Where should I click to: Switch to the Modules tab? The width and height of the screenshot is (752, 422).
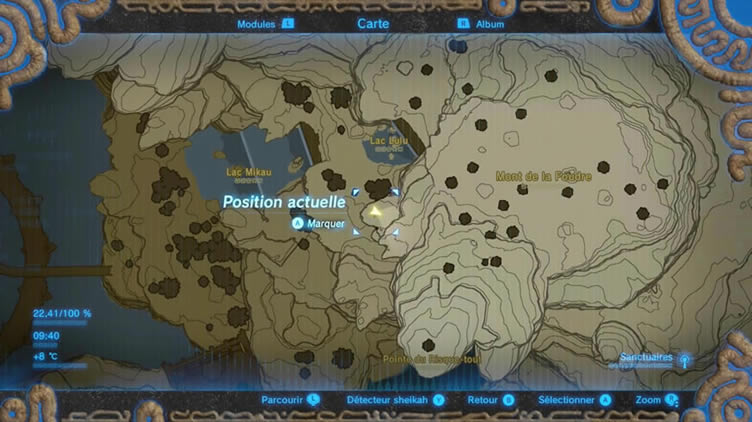click(x=257, y=23)
